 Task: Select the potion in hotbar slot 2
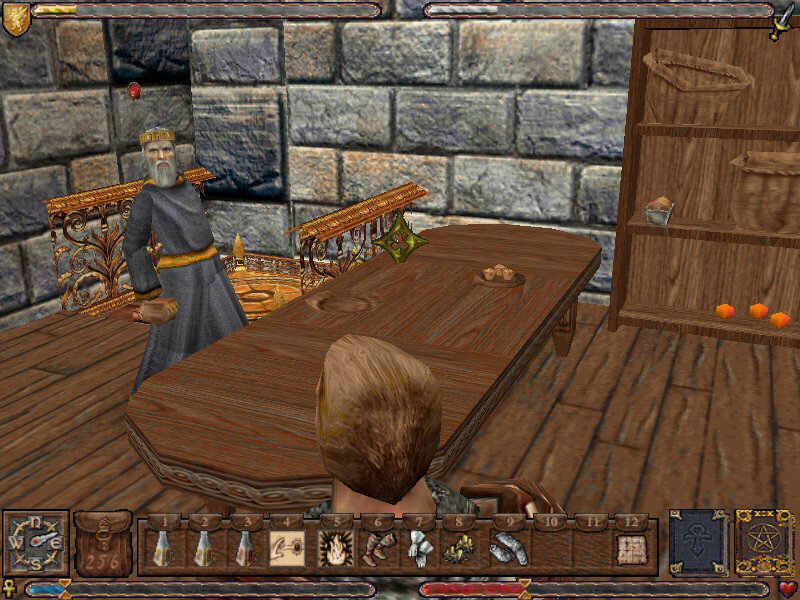coord(202,548)
